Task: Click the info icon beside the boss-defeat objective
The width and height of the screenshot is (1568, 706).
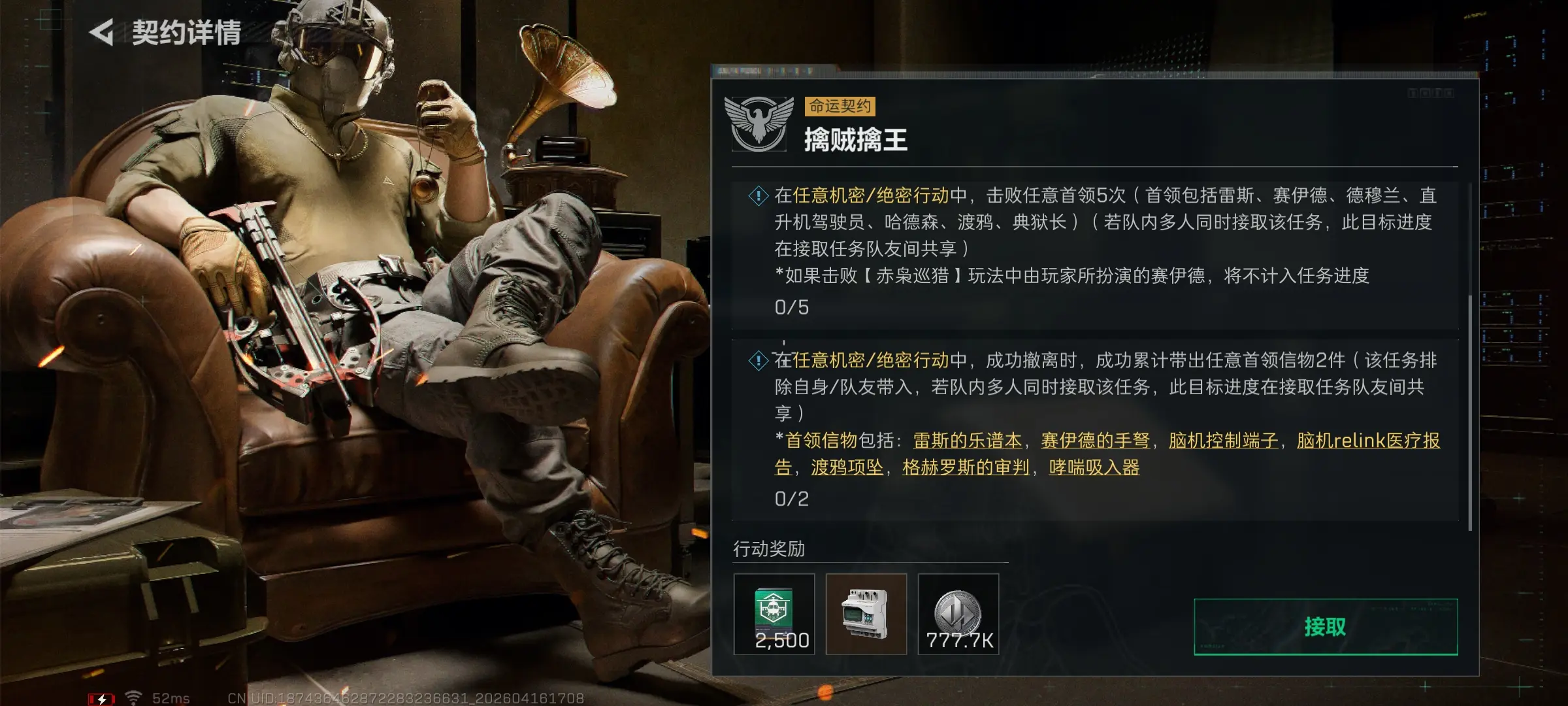Action: 758,195
